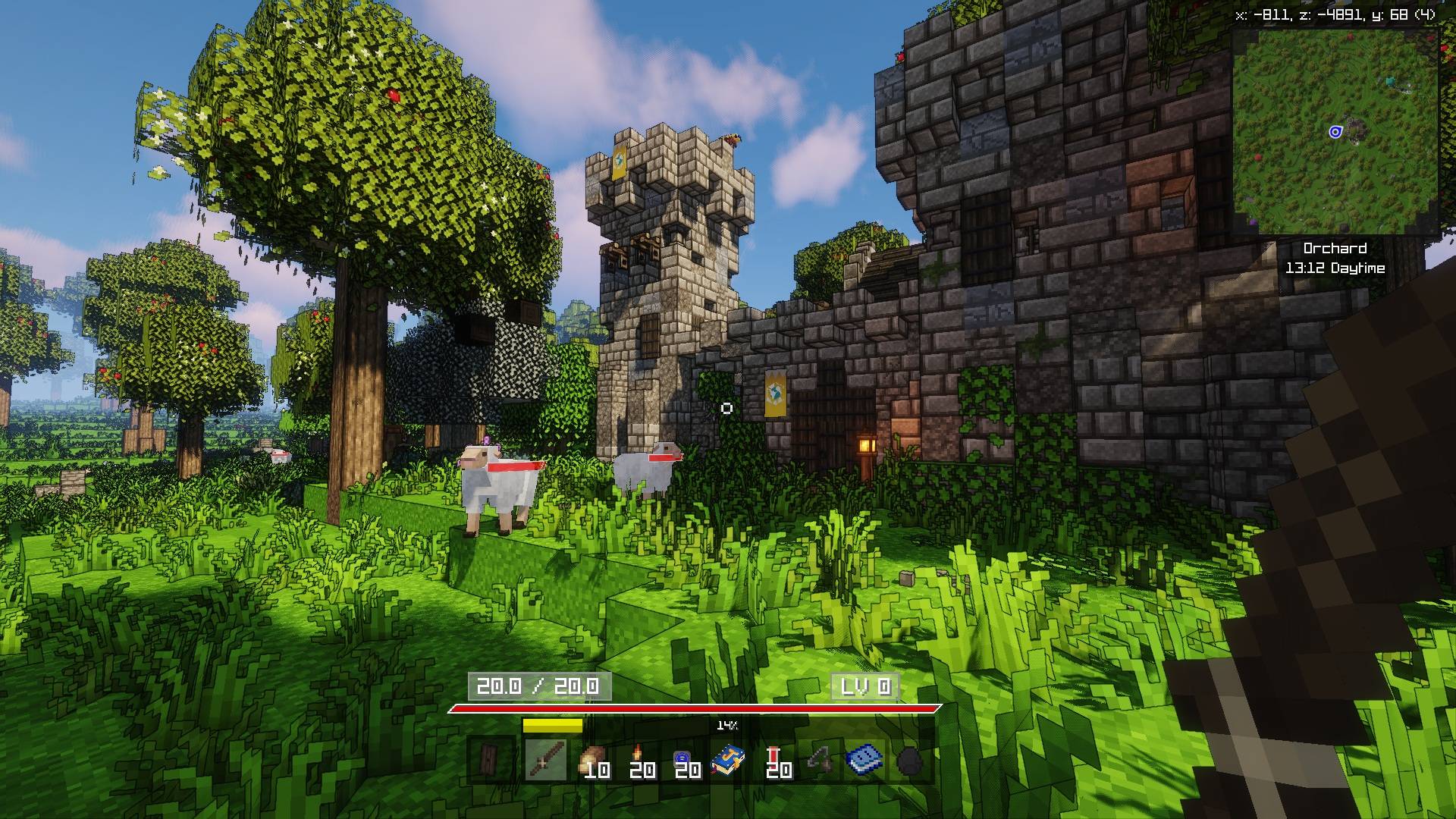Click the Orchard minimap
The width and height of the screenshot is (1456, 819).
click(x=1335, y=133)
